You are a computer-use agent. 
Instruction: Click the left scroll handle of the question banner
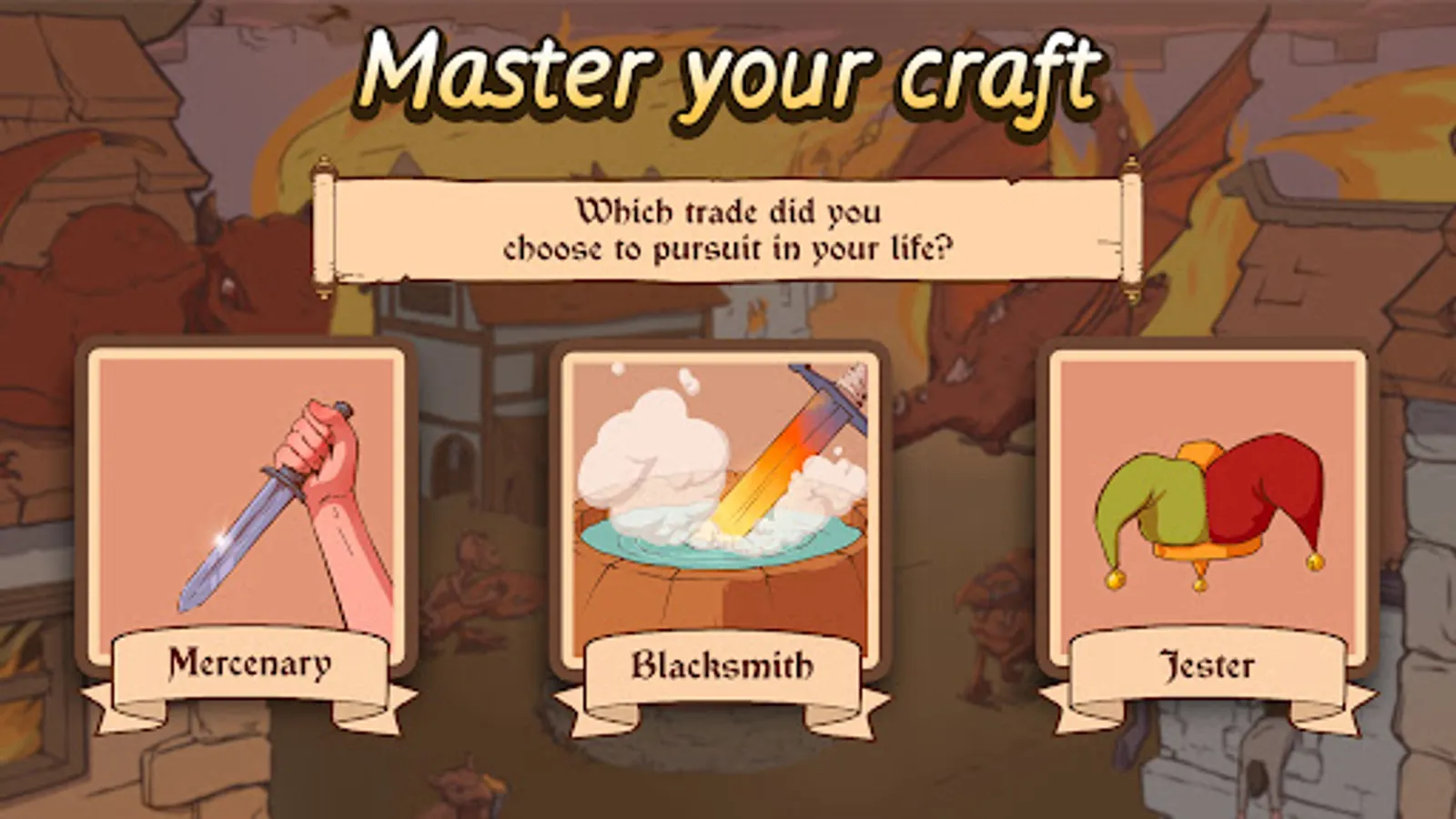[x=324, y=229]
